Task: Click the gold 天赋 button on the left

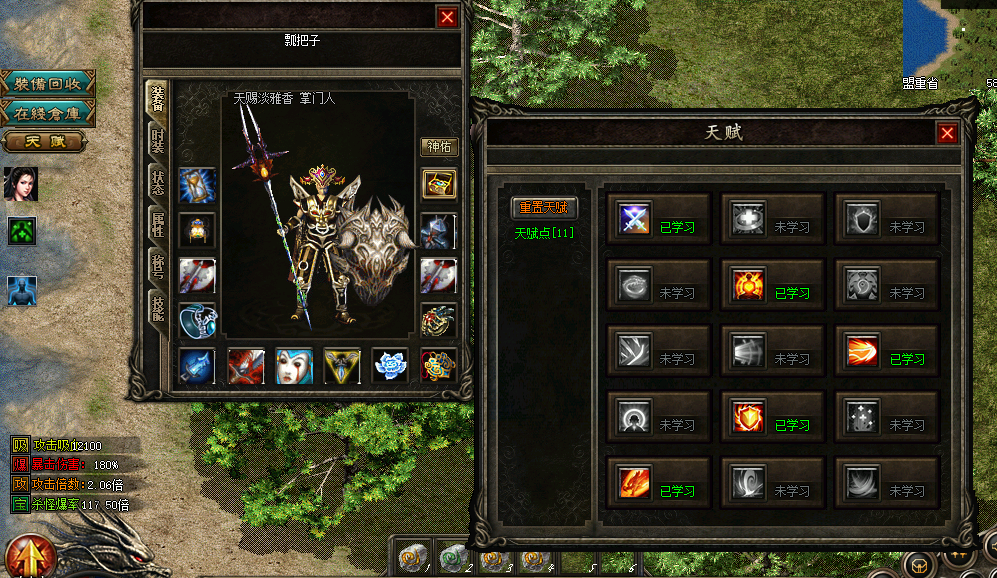Action: (44, 141)
